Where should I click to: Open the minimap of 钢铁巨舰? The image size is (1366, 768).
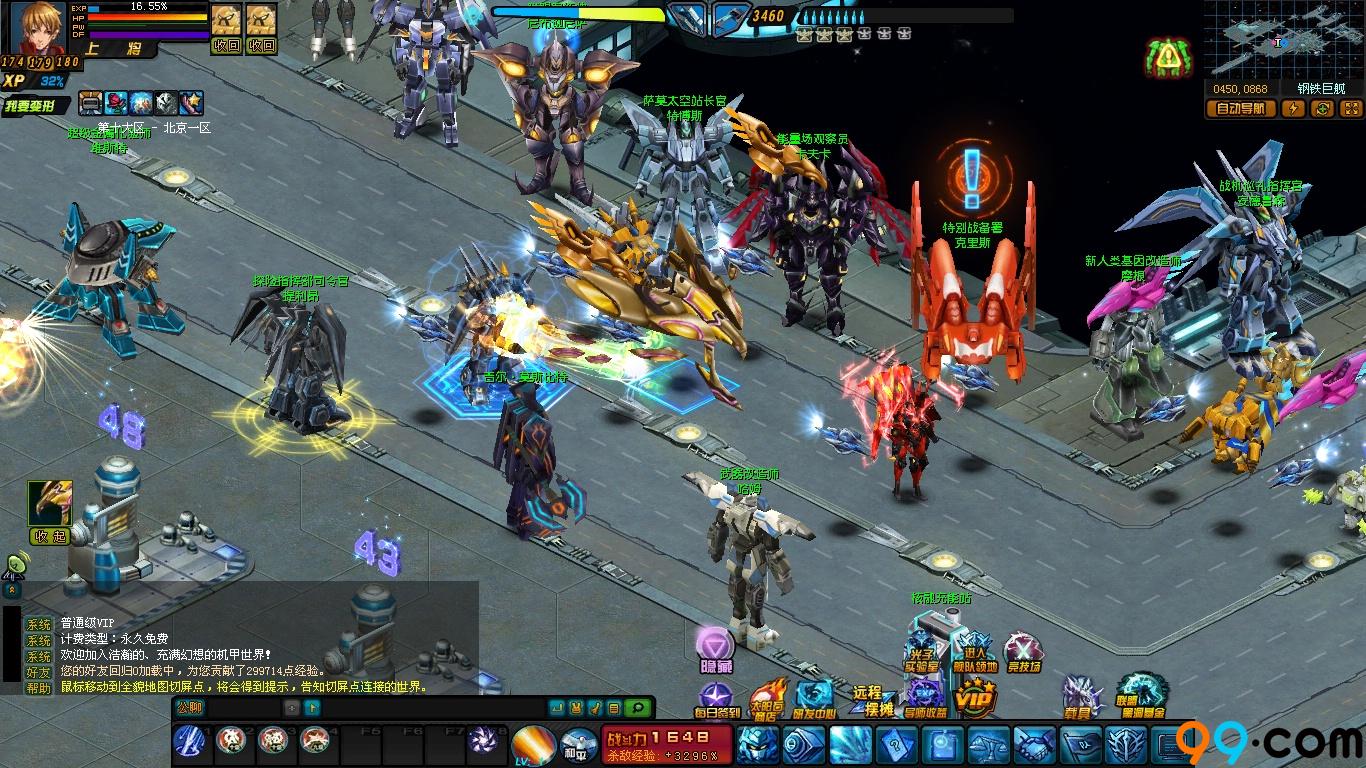click(1282, 41)
